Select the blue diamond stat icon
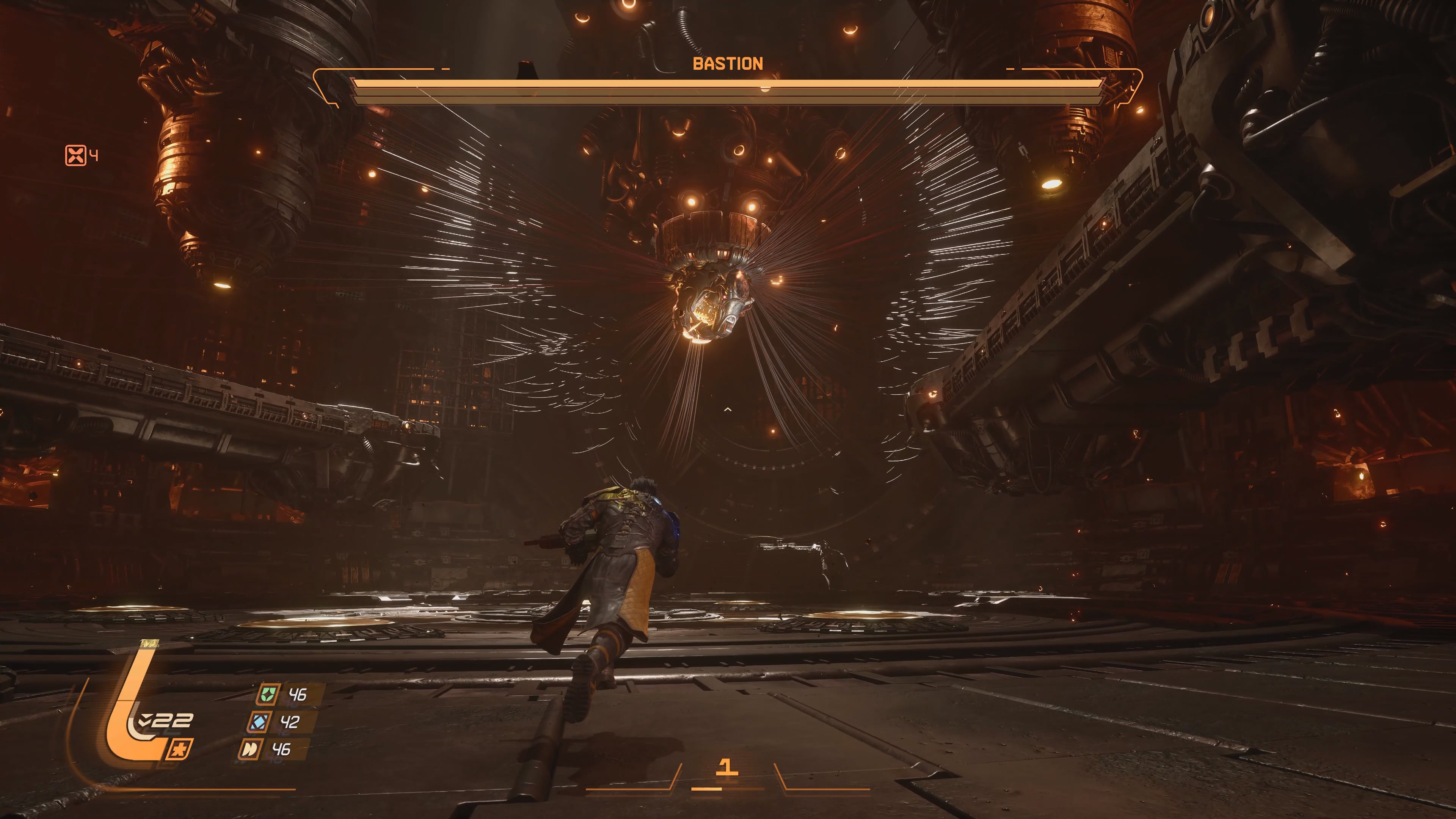This screenshot has height=819, width=1456. [x=259, y=722]
